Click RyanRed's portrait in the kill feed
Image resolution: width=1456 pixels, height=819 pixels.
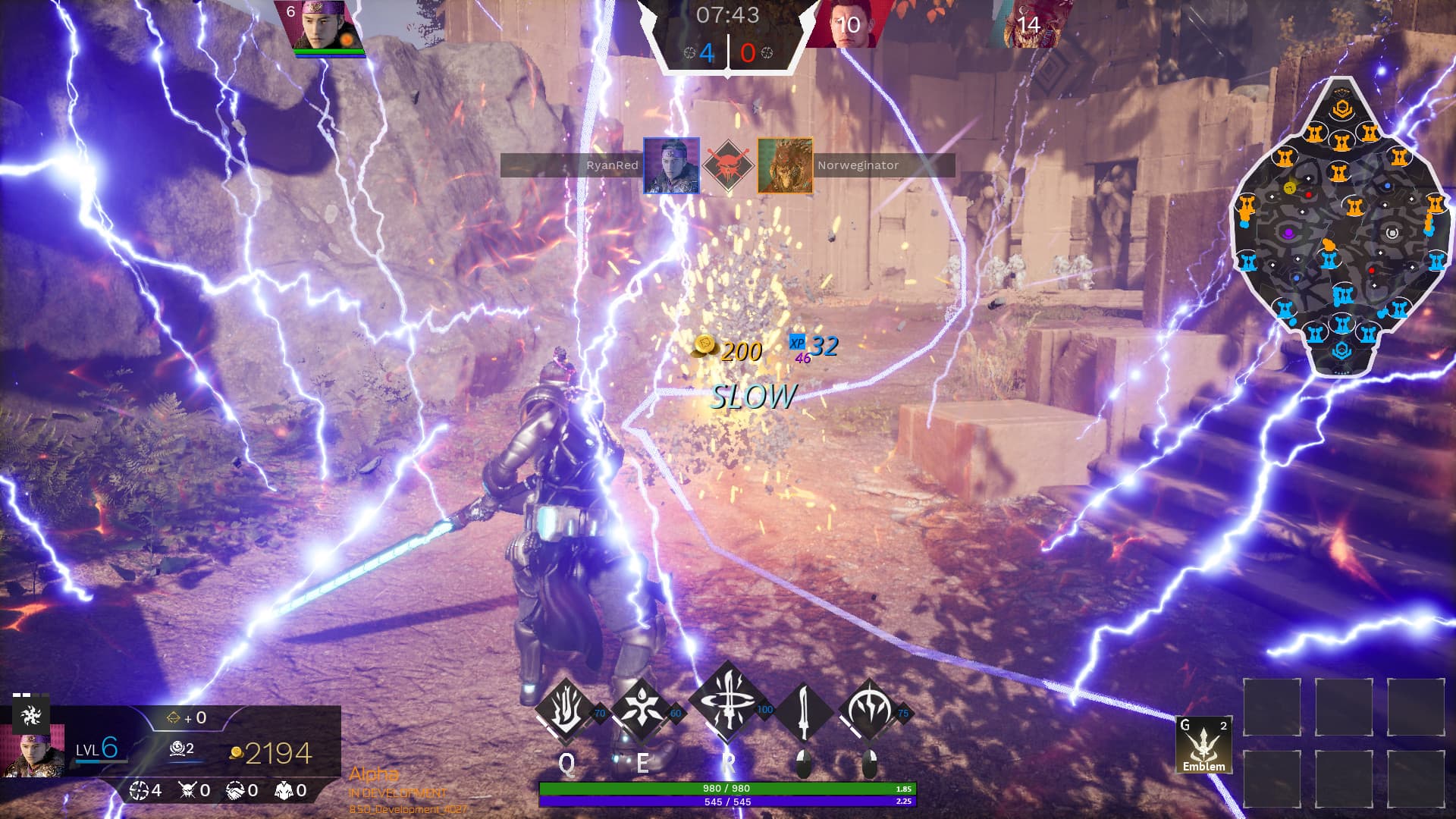[x=671, y=165]
